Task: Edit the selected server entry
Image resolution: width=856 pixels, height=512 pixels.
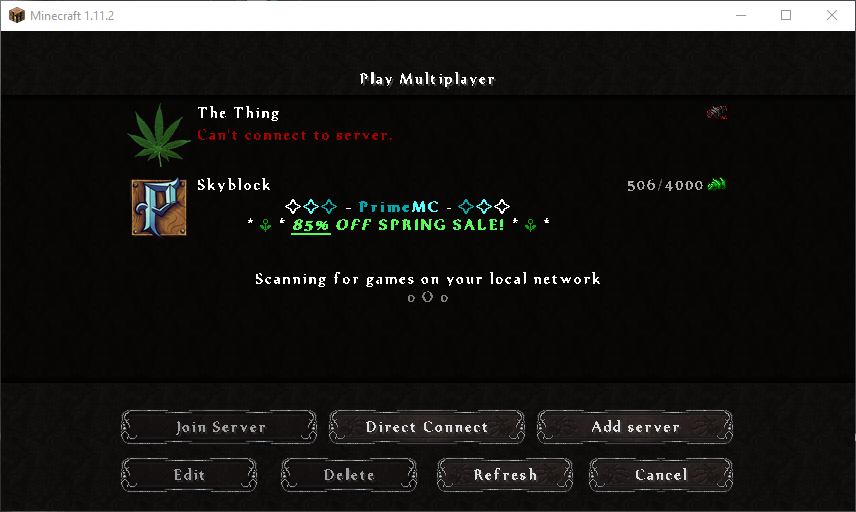Action: pos(189,475)
